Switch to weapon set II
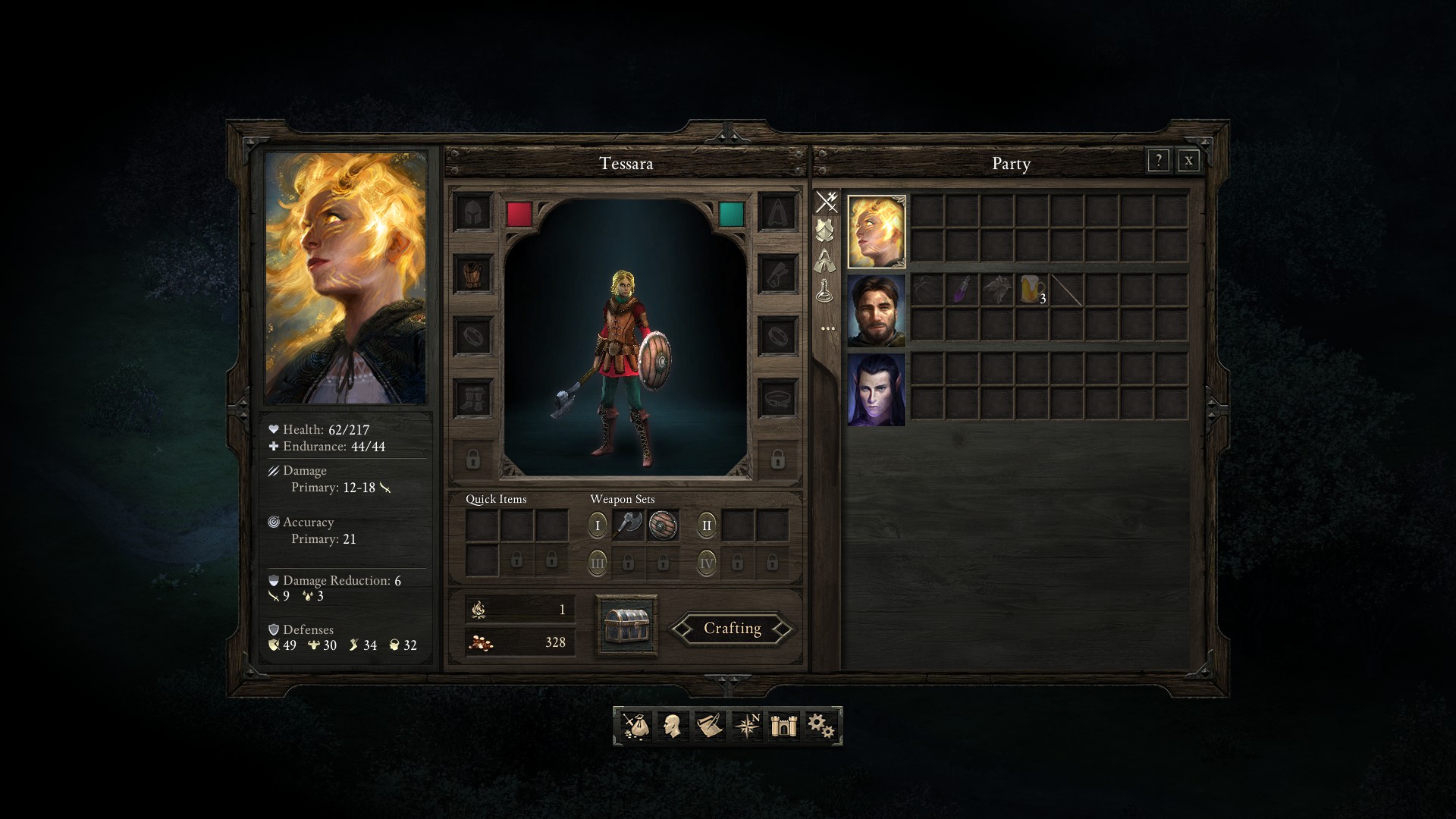Viewport: 1456px width, 819px height. point(707,525)
